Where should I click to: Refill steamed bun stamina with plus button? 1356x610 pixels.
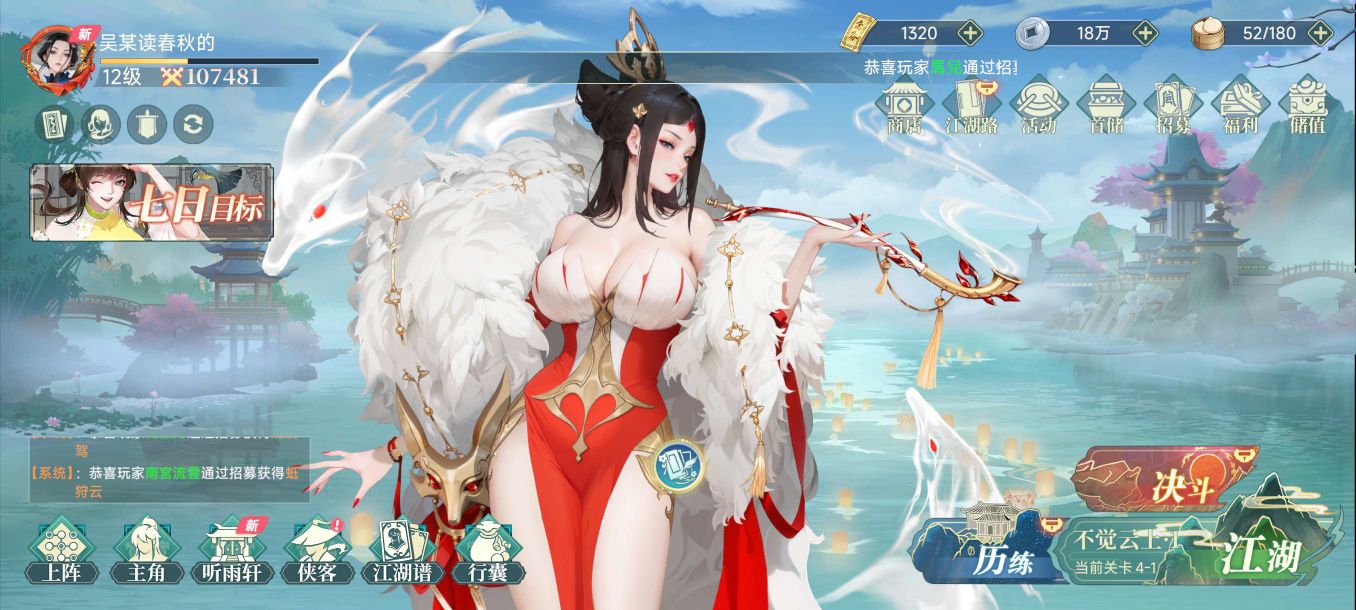point(1321,33)
